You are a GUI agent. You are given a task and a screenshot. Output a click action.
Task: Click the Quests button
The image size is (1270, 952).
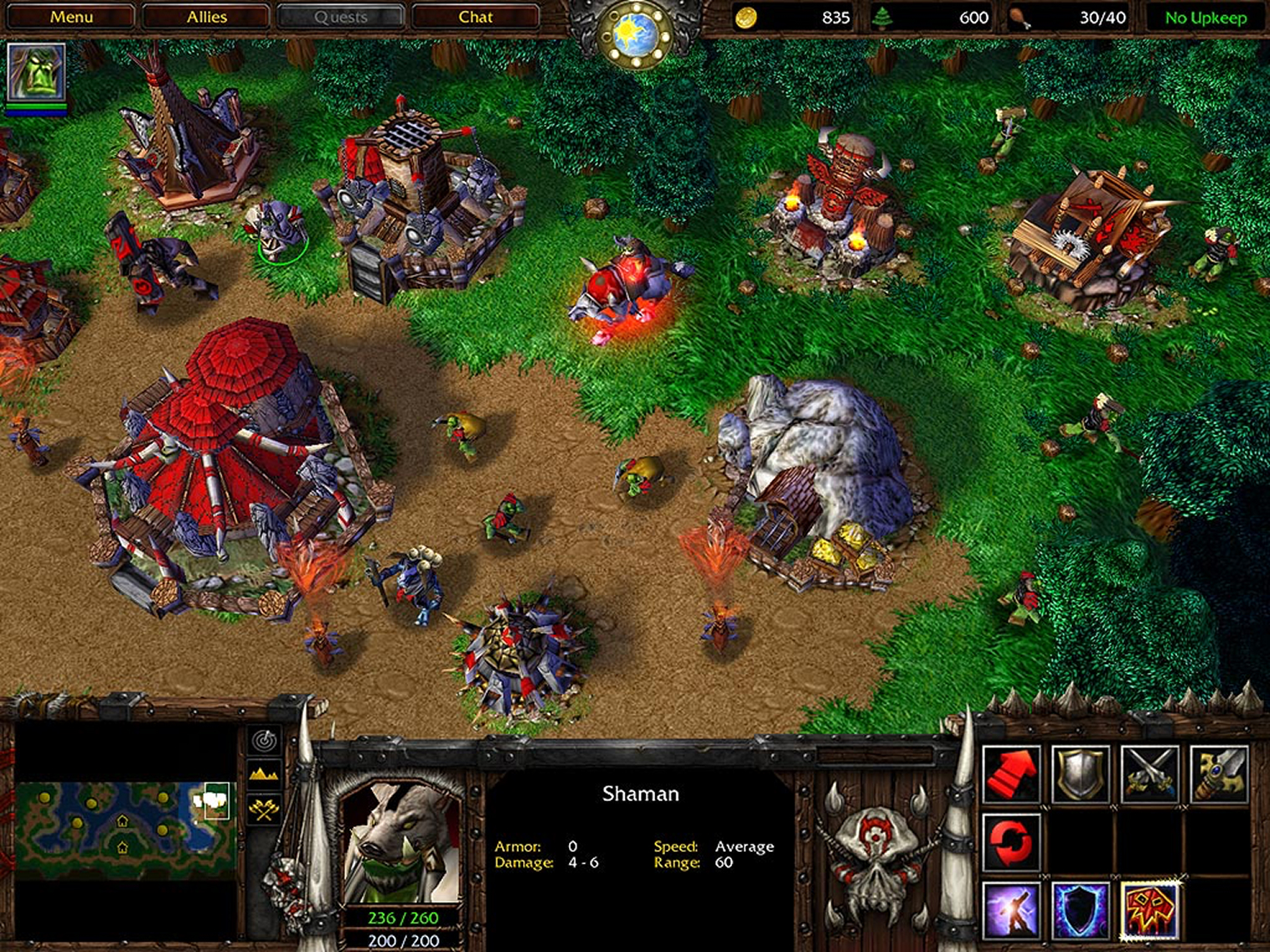pos(340,16)
